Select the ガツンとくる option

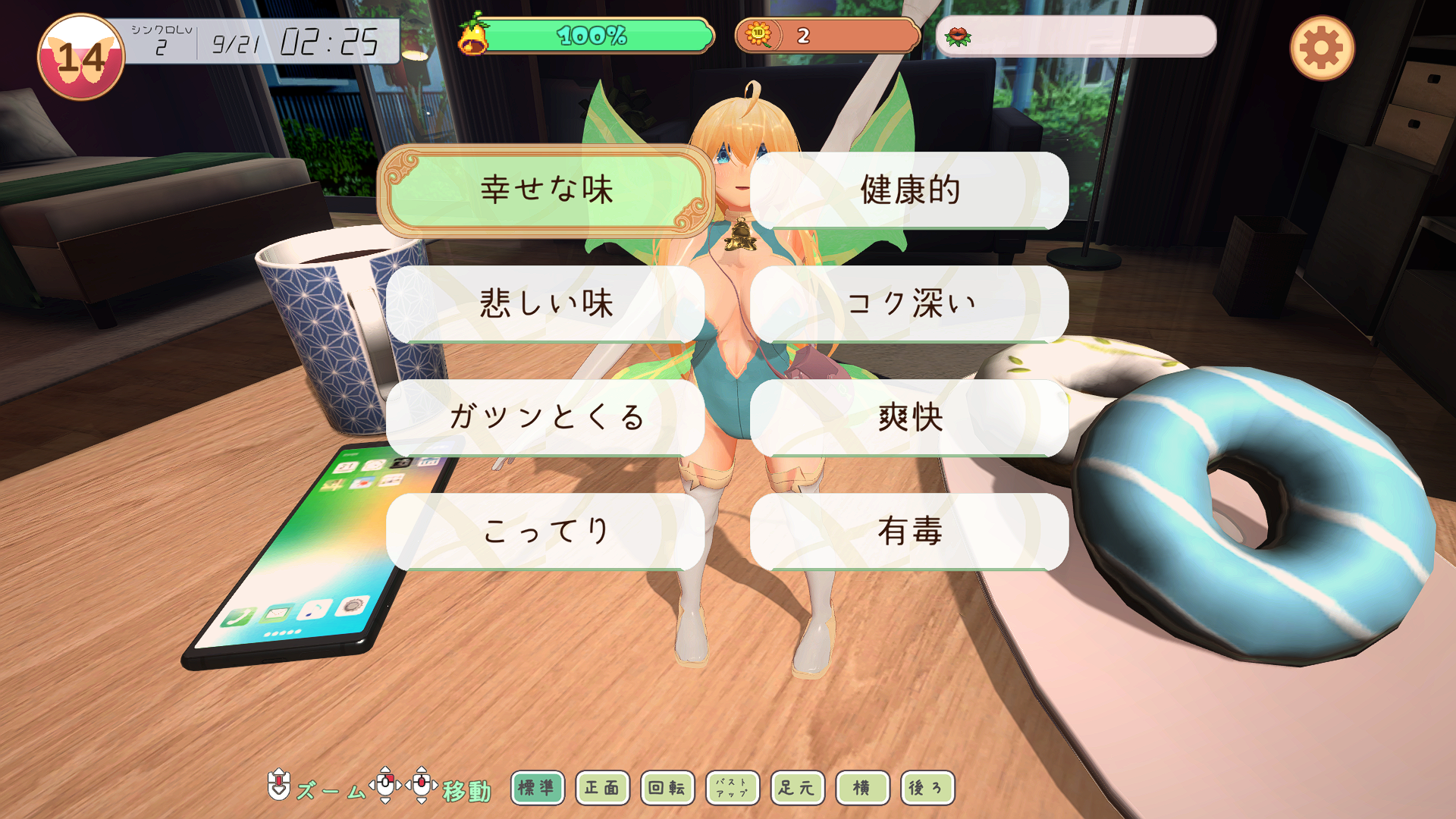click(x=546, y=417)
